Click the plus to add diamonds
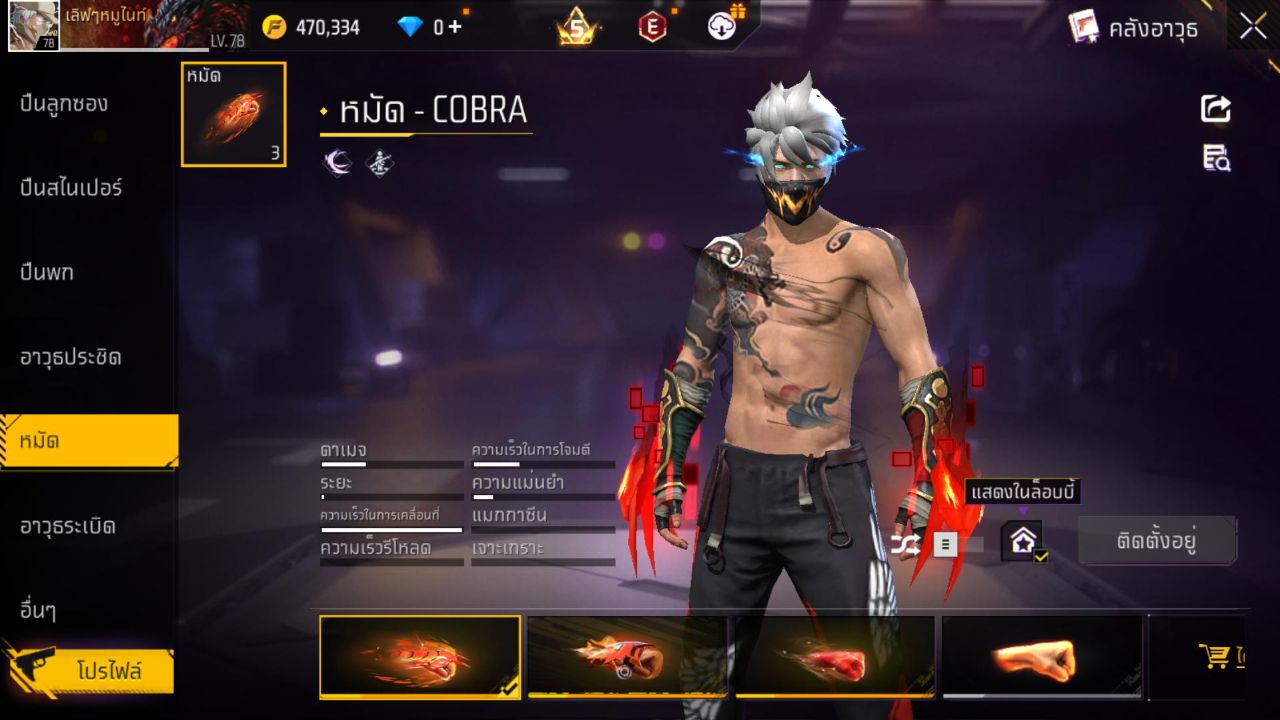Viewport: 1280px width, 720px height. coord(453,25)
